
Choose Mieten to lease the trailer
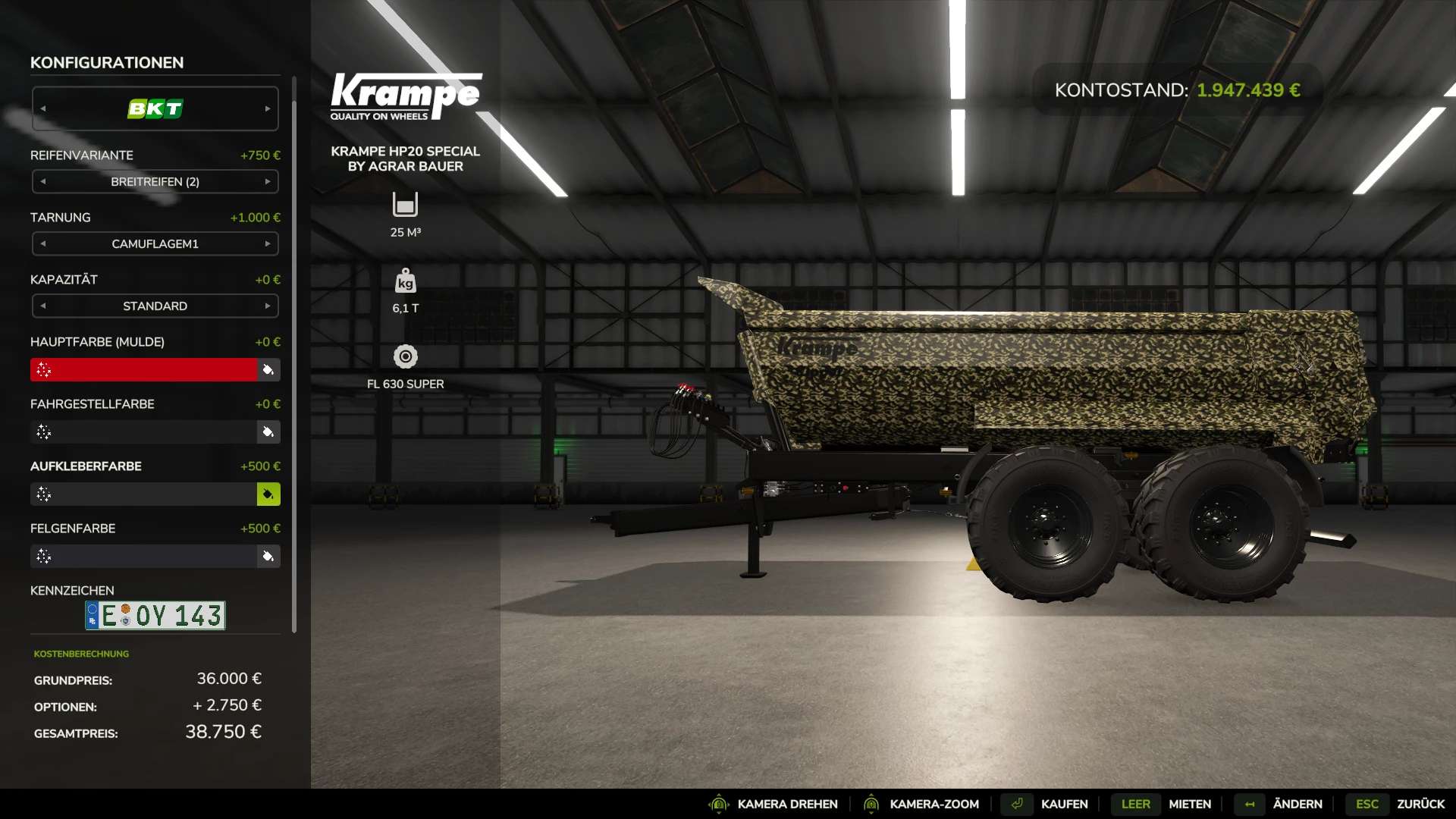(1190, 804)
